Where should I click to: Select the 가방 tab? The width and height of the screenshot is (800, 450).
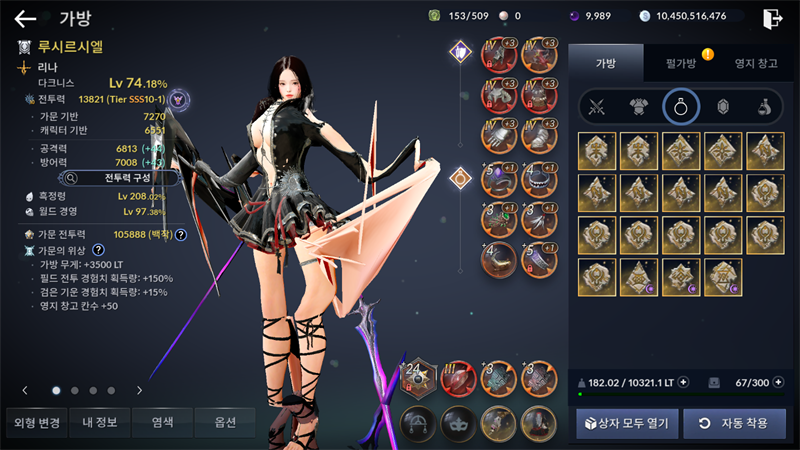(607, 63)
